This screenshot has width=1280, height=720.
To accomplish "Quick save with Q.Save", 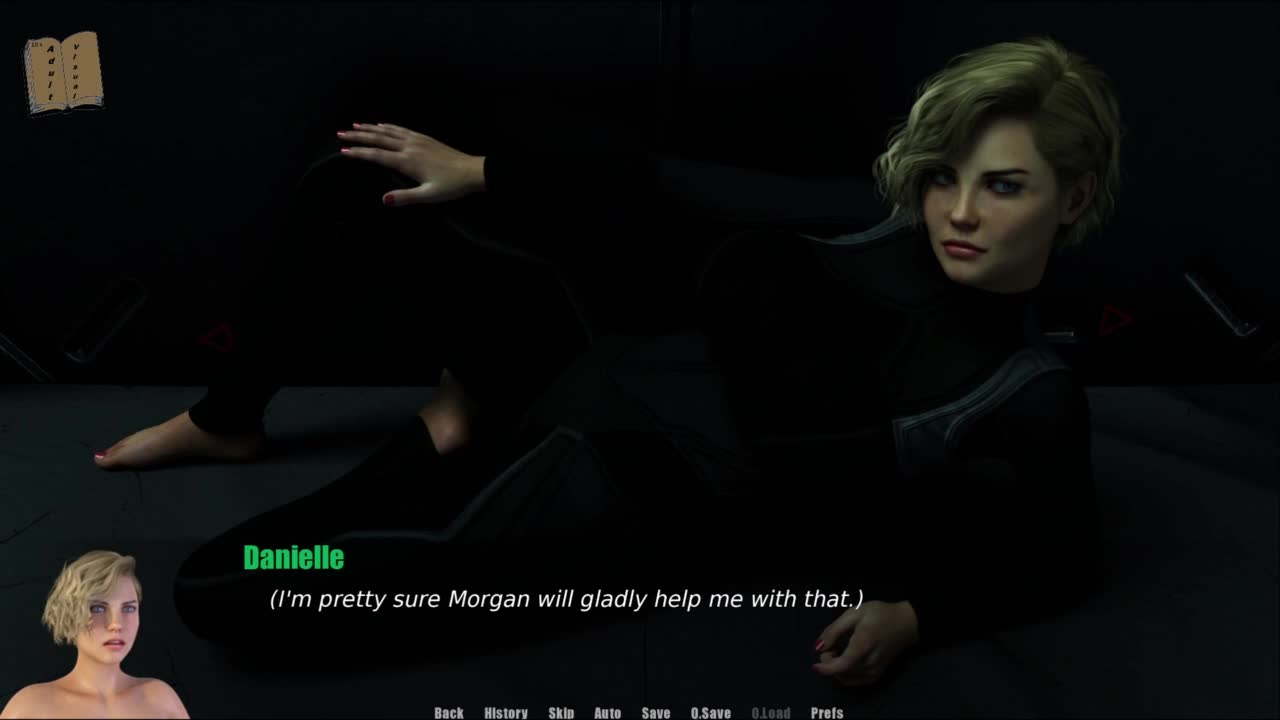I will pos(710,712).
